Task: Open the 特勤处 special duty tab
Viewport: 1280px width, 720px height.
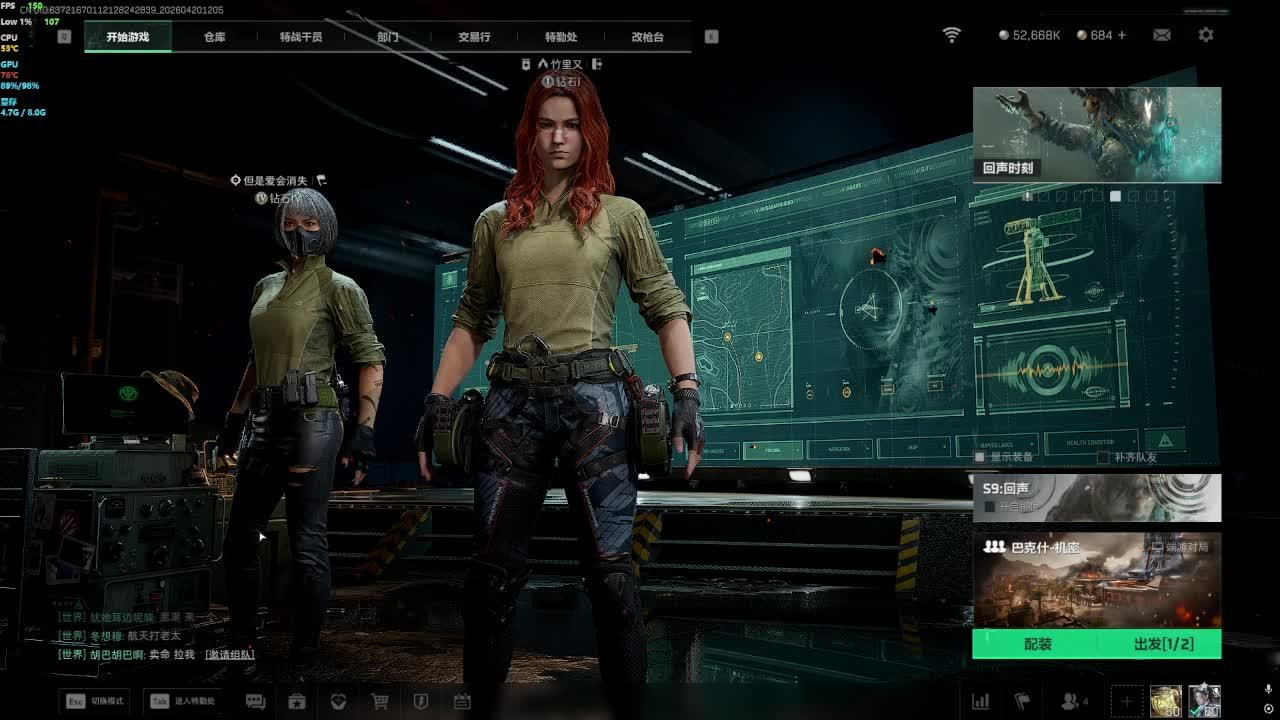Action: (561, 37)
